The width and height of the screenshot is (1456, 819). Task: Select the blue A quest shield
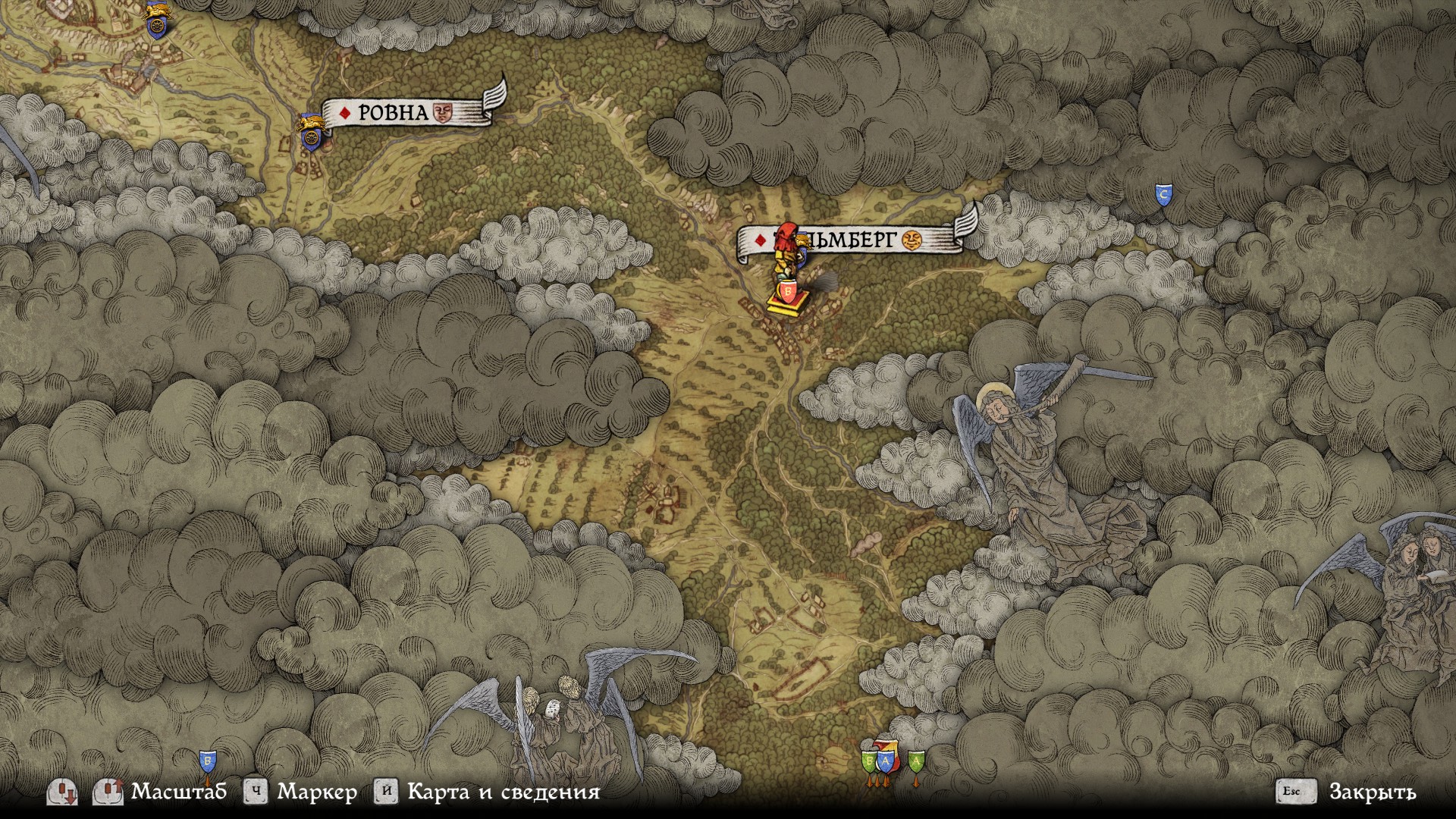point(884,760)
